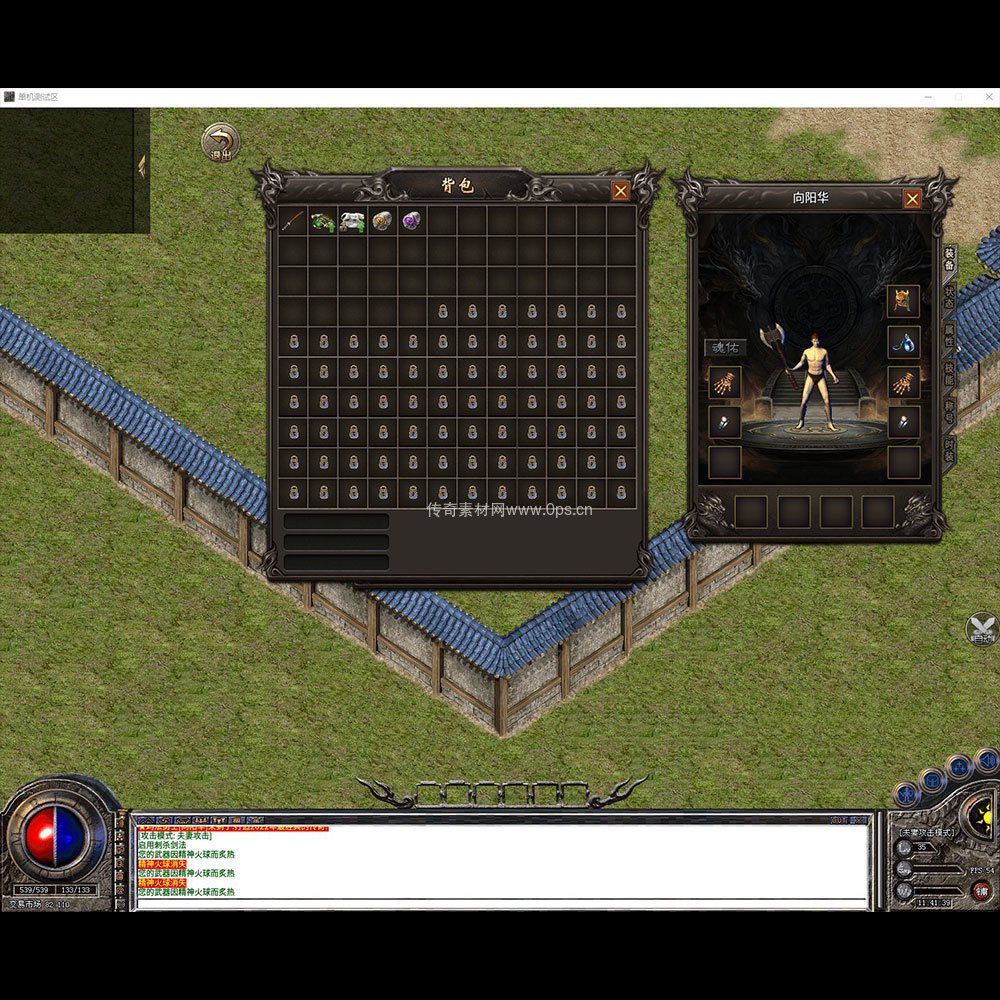Close the 向阳华 character panel
1000x1000 pixels.
click(912, 199)
